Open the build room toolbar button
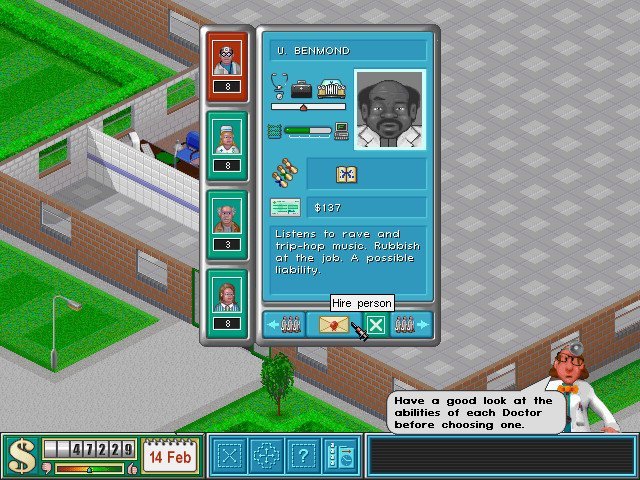The image size is (640, 480). [230, 456]
